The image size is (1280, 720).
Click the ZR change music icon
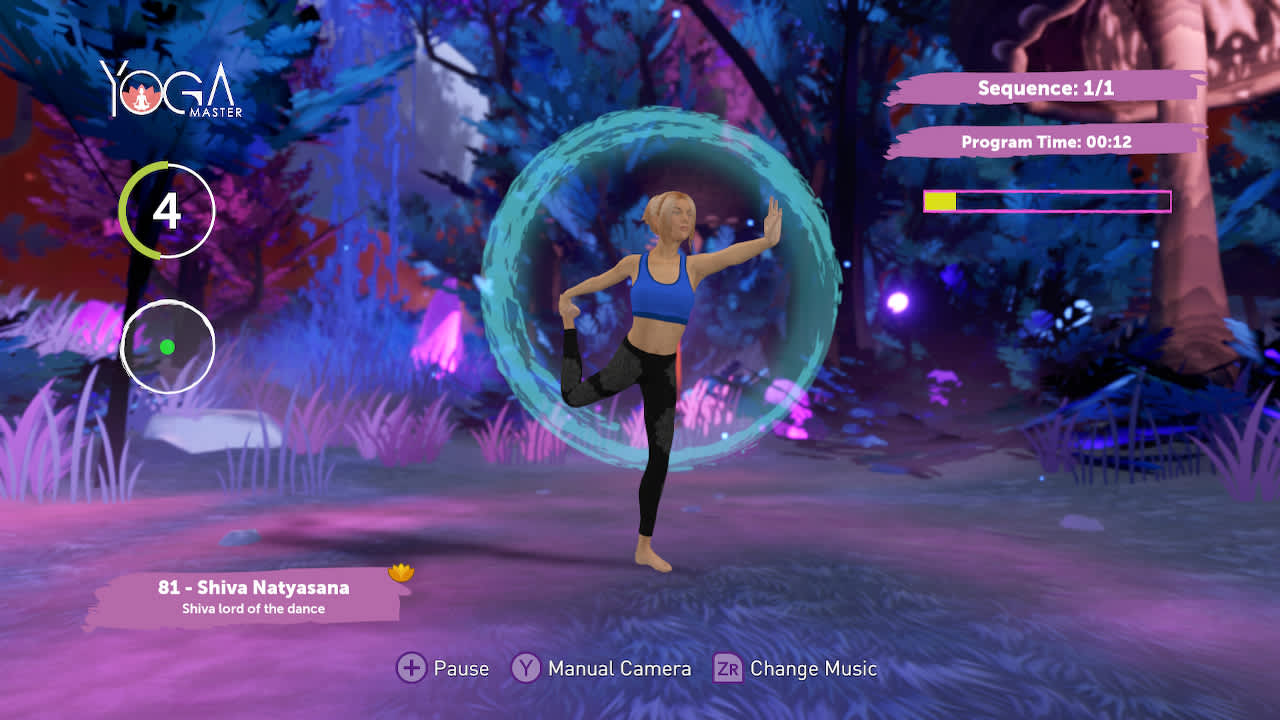coord(729,668)
